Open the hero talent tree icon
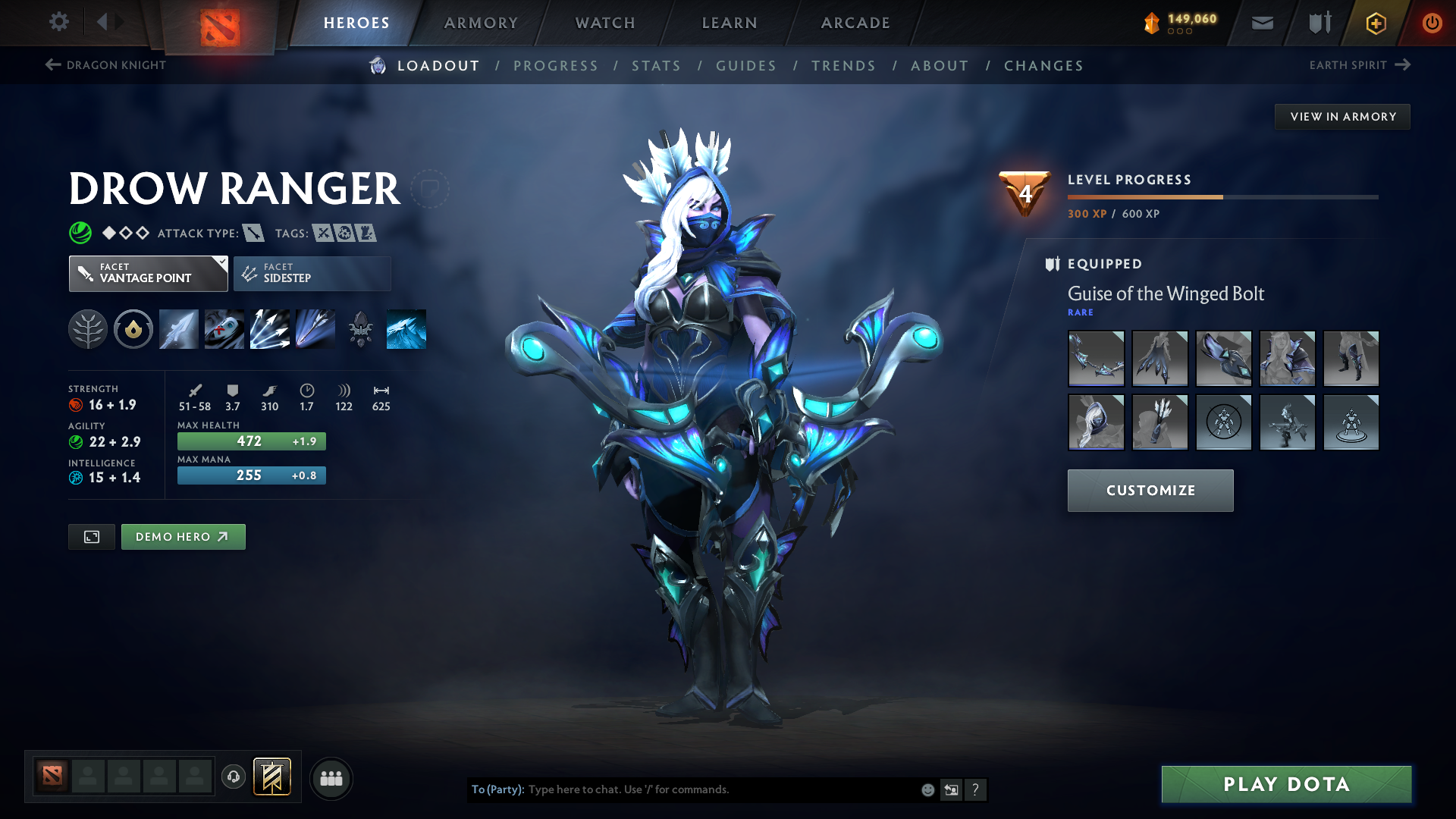Viewport: 1456px width, 819px height. (87, 328)
